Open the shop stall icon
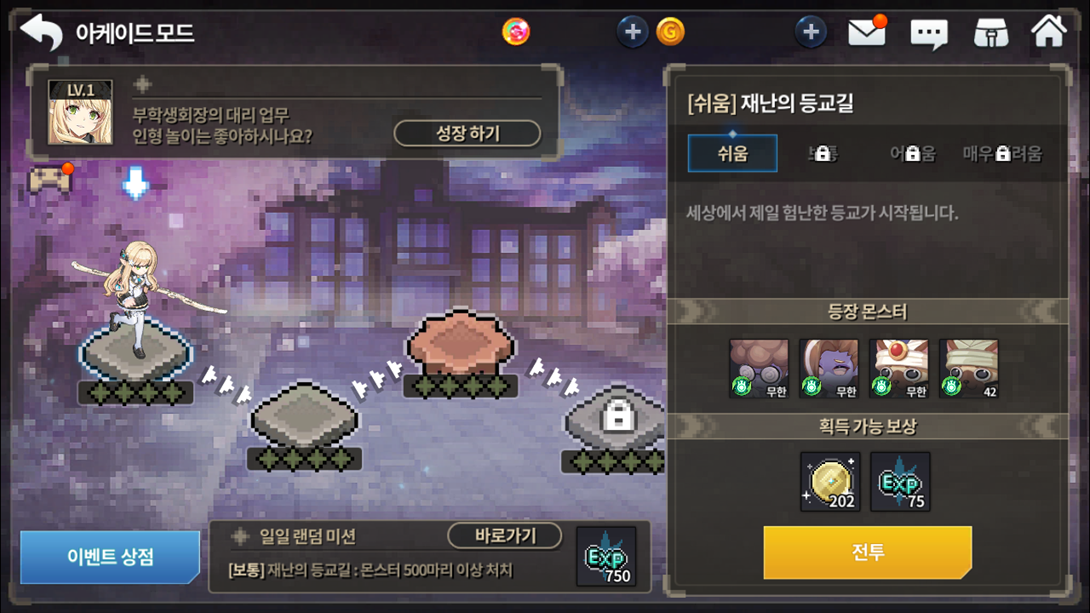This screenshot has height=613, width=1090. pyautogui.click(x=990, y=33)
